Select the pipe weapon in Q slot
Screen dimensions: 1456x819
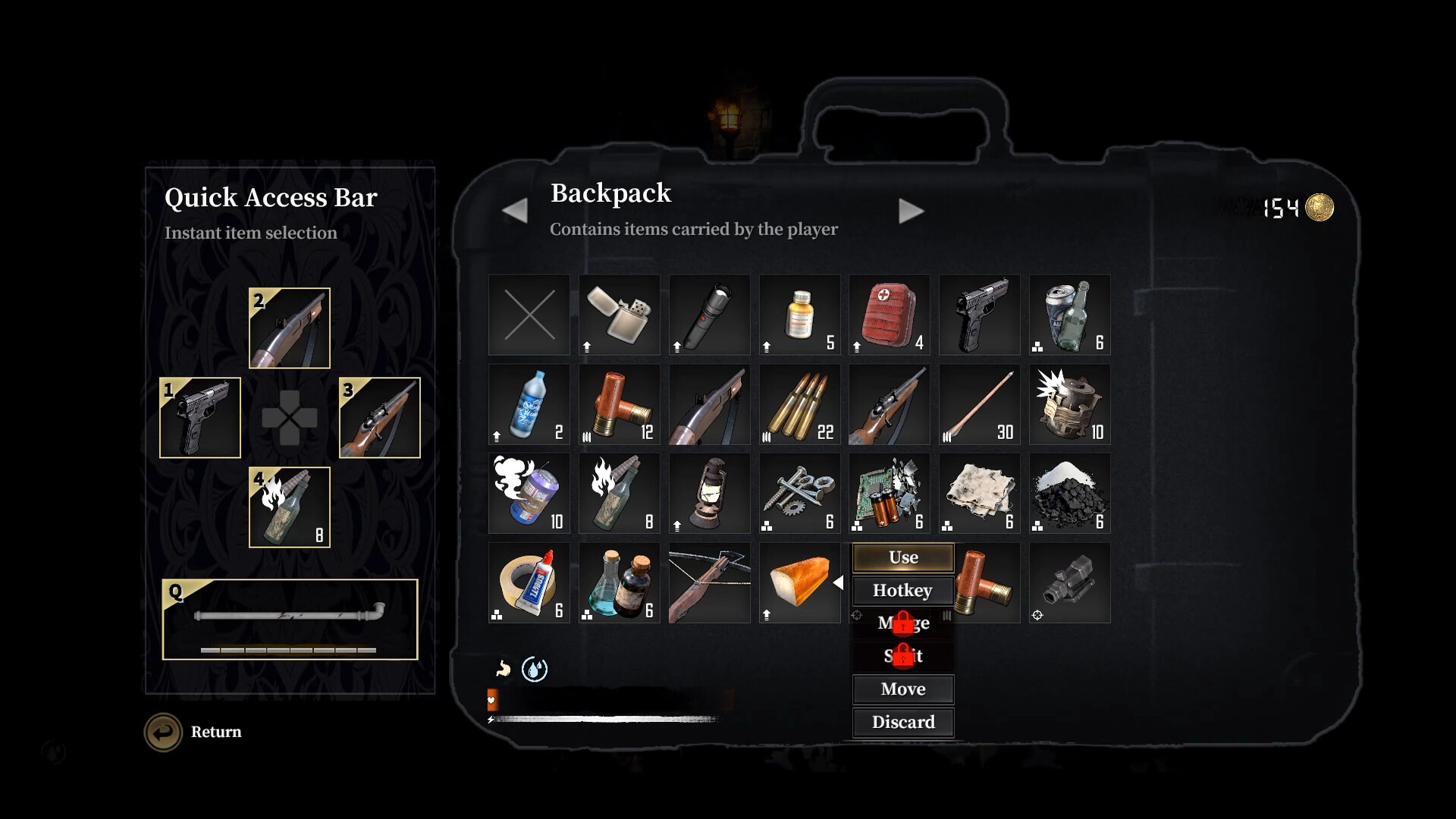[290, 619]
